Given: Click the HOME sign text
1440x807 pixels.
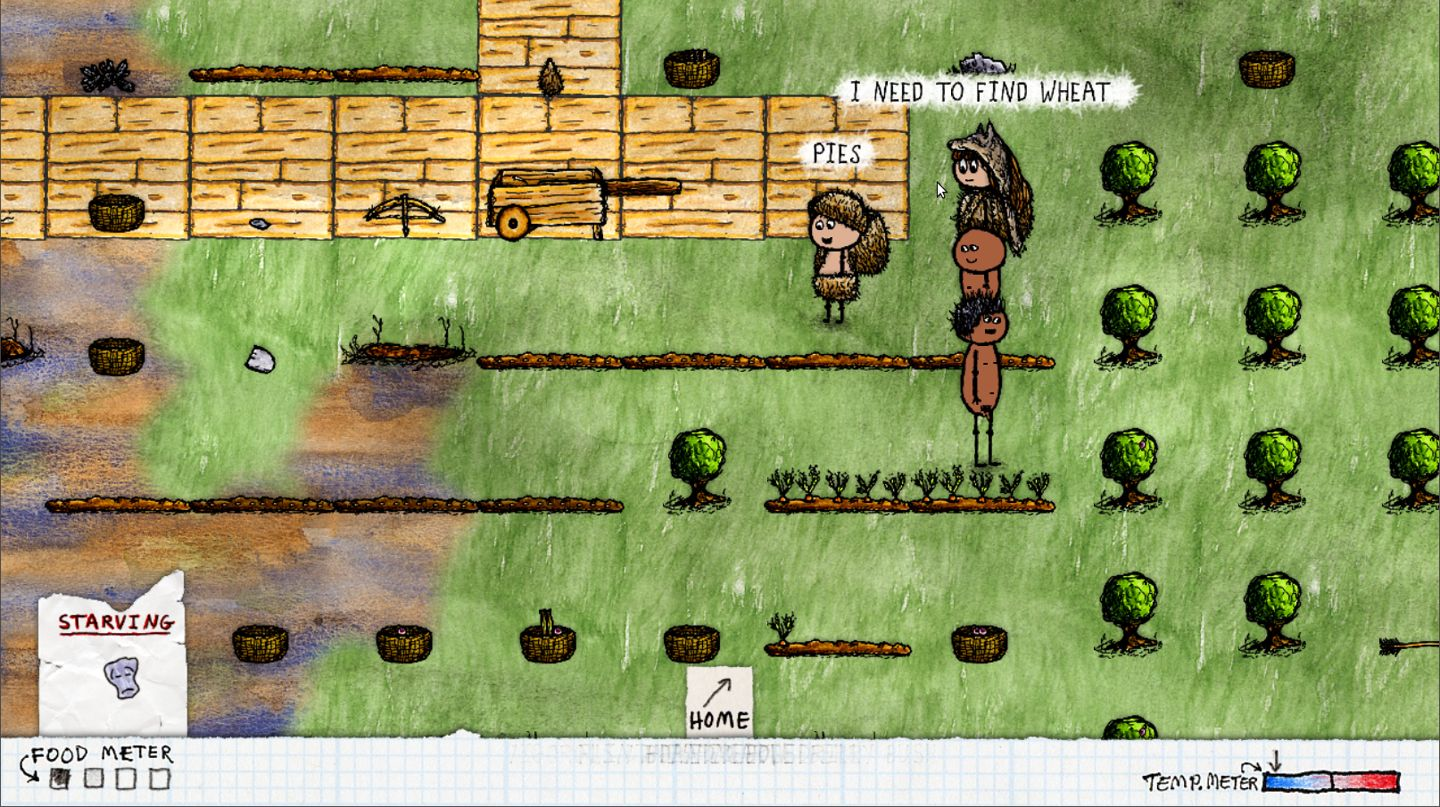Looking at the screenshot, I should click(x=717, y=718).
